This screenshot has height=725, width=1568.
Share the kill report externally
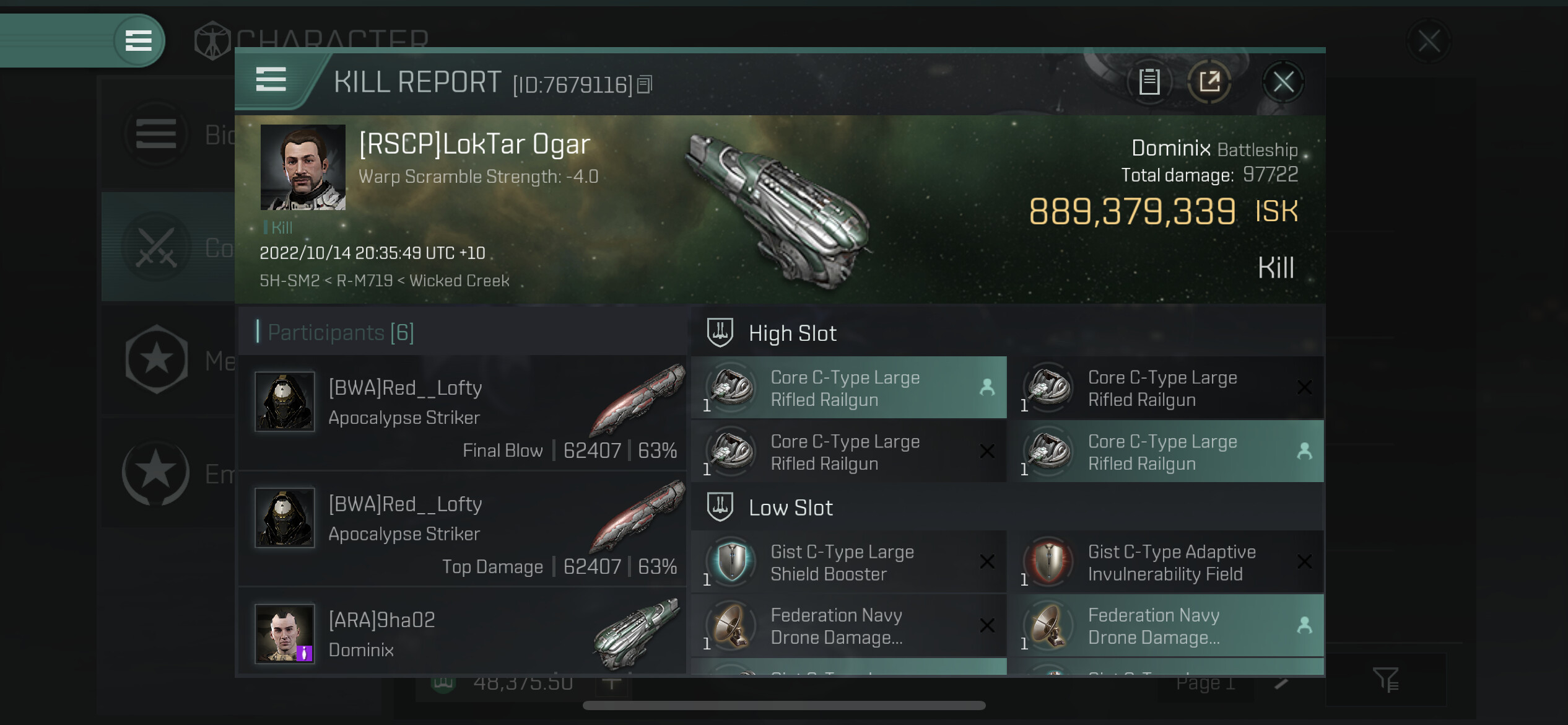click(x=1209, y=82)
